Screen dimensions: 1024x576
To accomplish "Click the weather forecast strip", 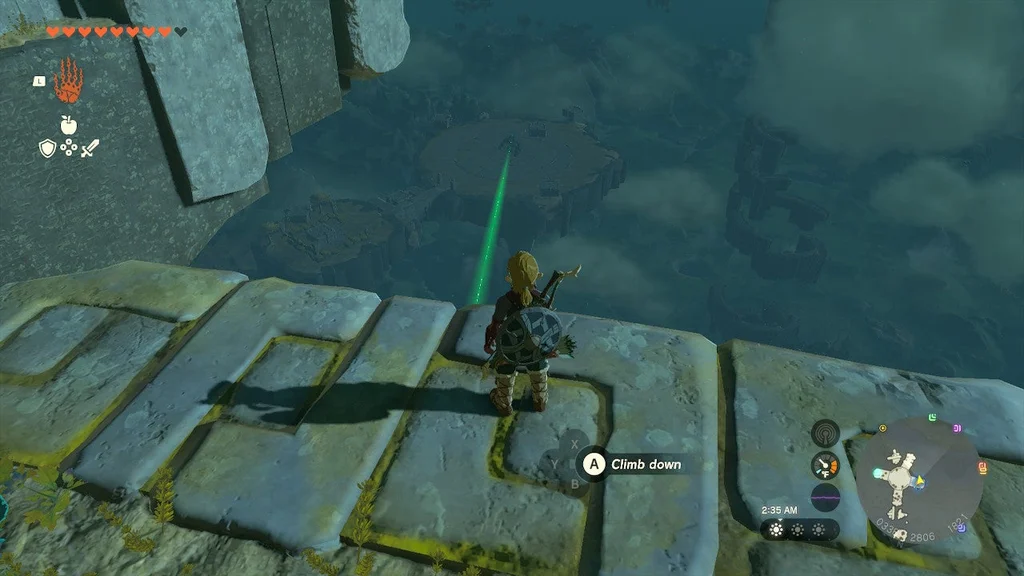I will (798, 530).
